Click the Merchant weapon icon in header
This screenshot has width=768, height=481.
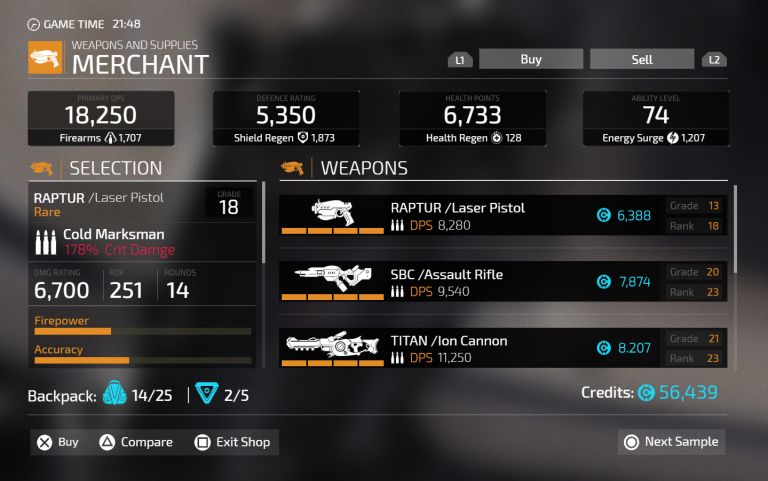click(x=46, y=58)
